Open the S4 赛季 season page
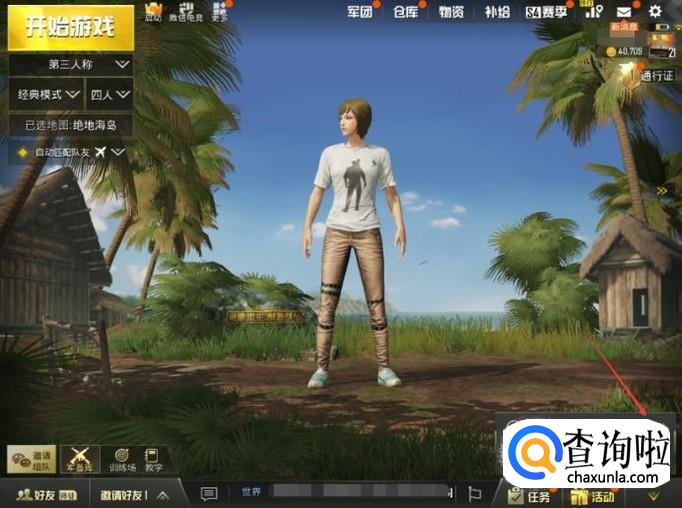 tap(546, 12)
